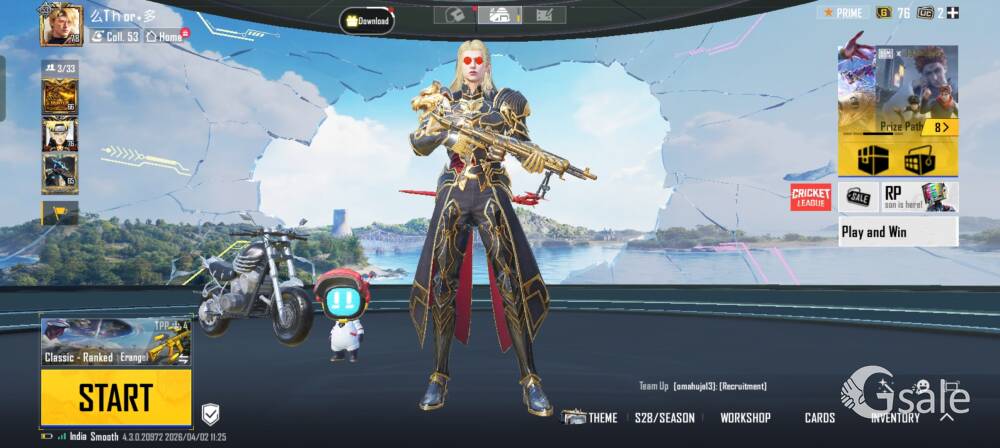This screenshot has width=1000, height=448.
Task: Open the friends list showing 3/33
Action: click(x=59, y=68)
